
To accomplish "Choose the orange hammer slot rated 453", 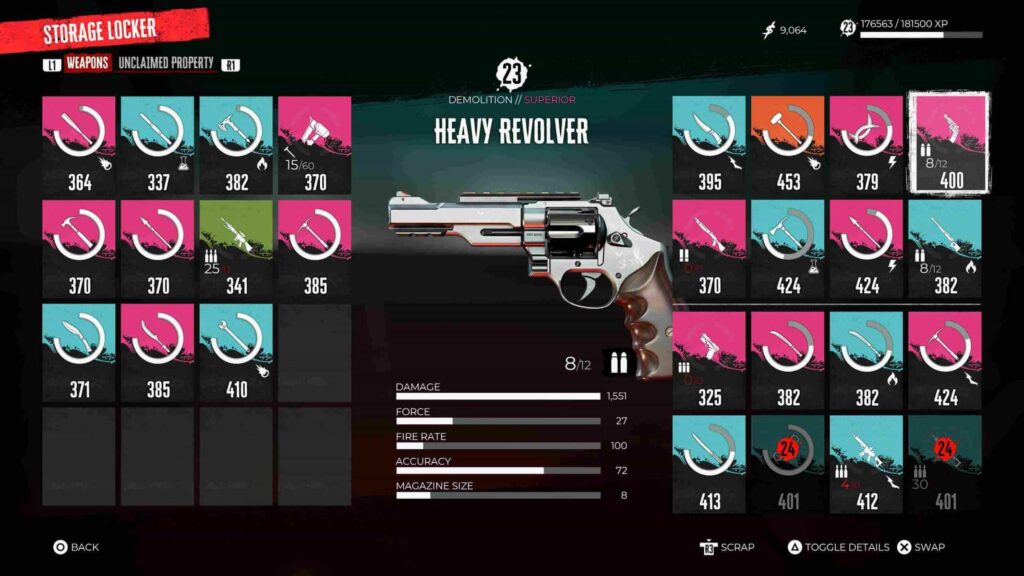I will (x=788, y=145).
